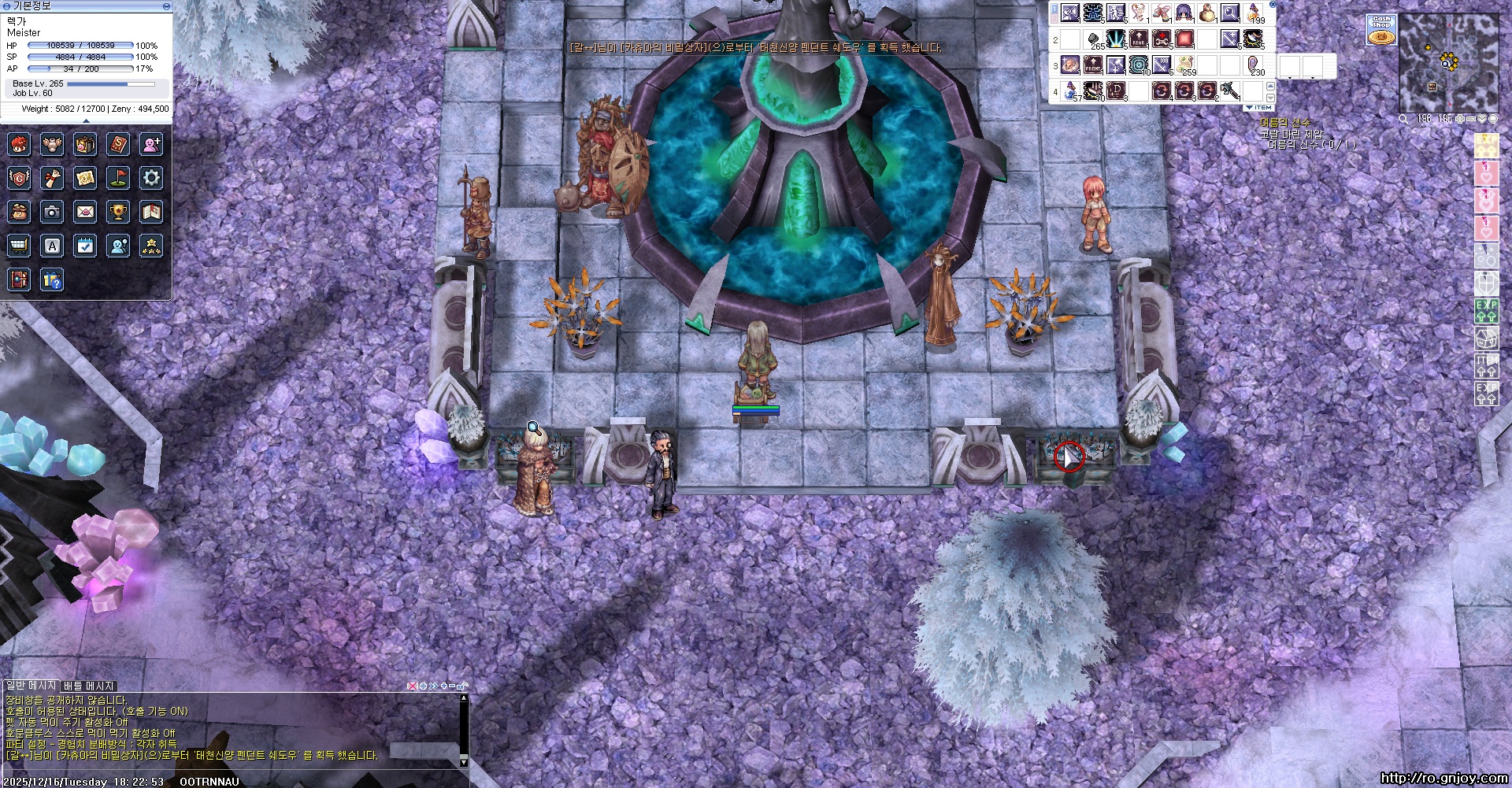Close the hotkey bar window

(x=1273, y=5)
